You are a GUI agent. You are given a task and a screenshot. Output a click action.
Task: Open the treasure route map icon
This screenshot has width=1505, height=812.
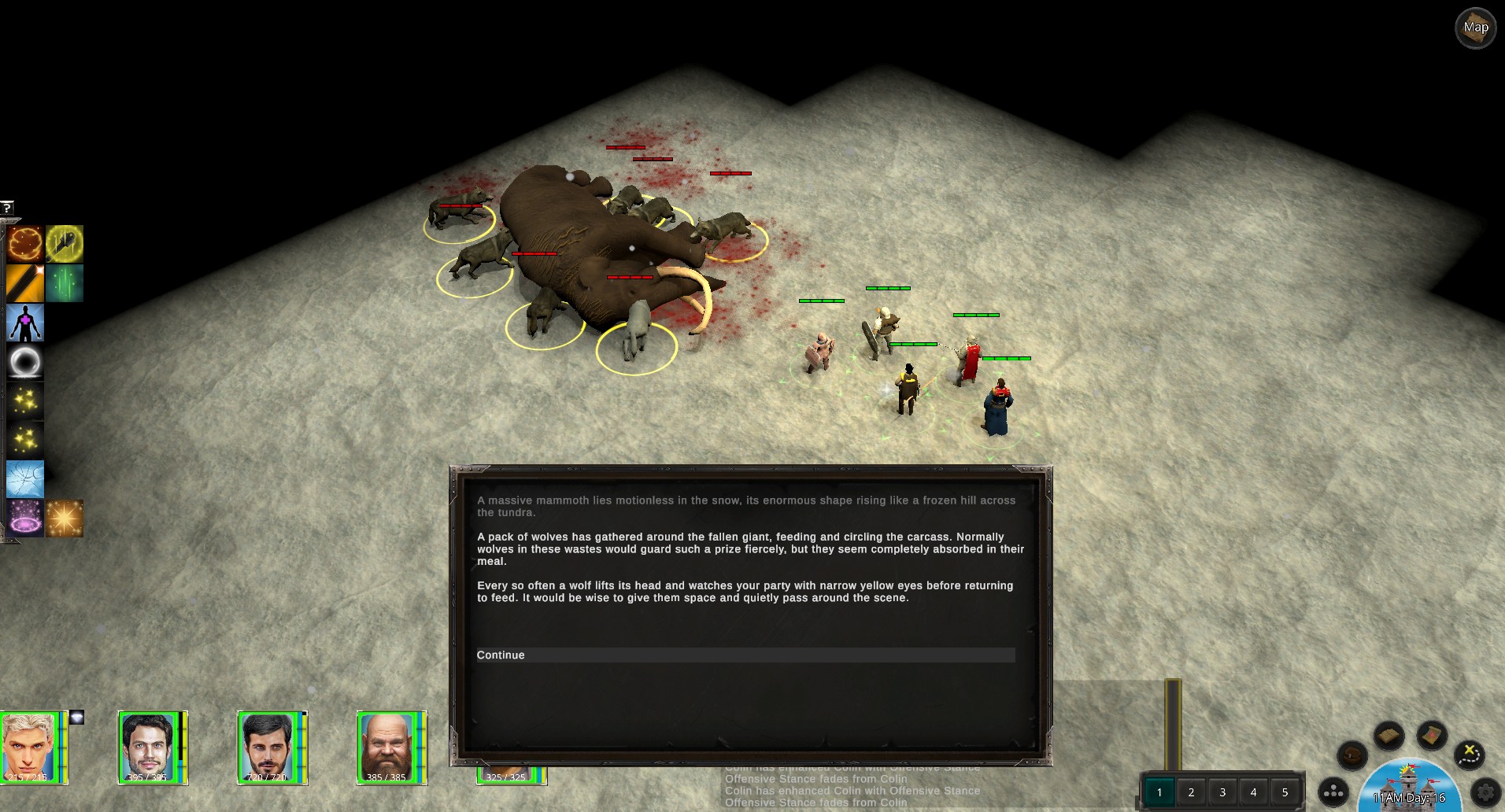coord(1469,755)
